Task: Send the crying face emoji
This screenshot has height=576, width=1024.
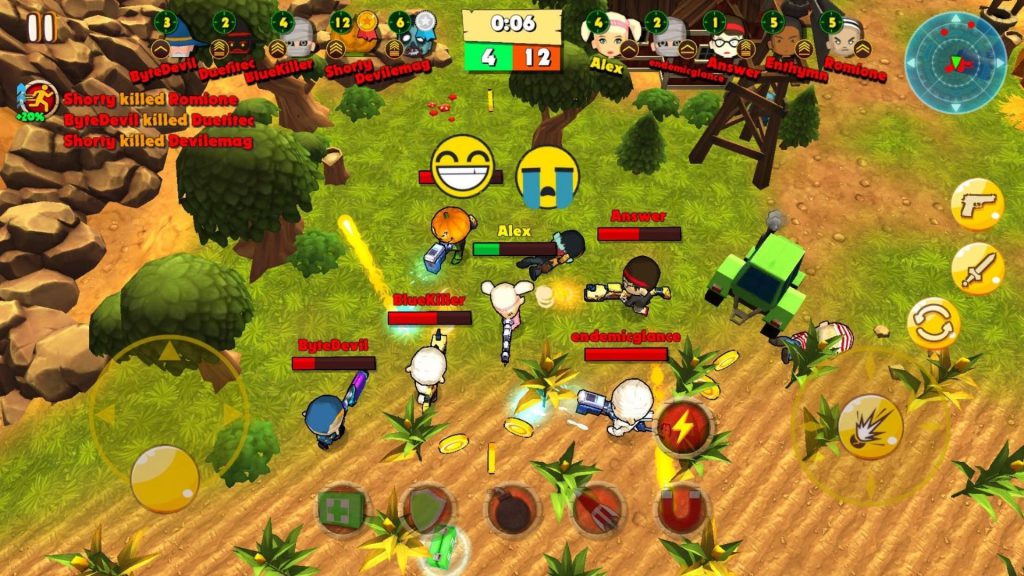Action: click(548, 177)
